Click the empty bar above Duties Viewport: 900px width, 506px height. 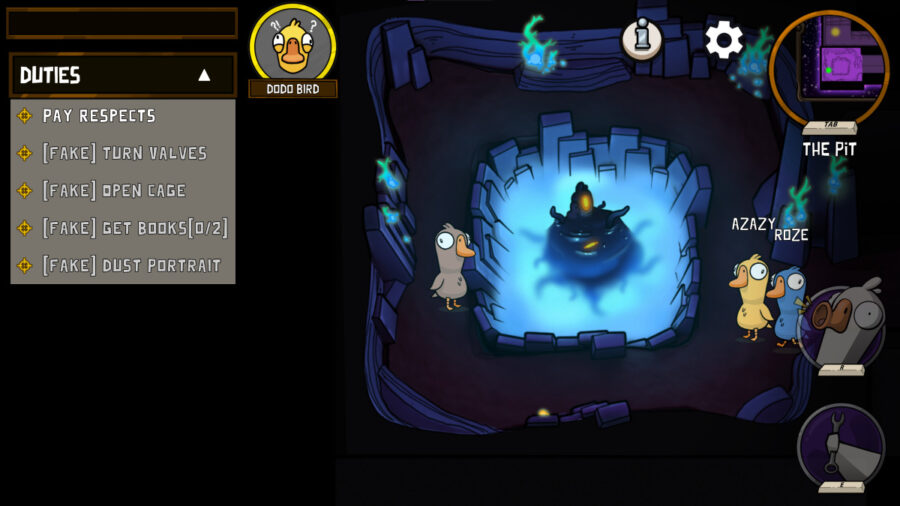[122, 23]
